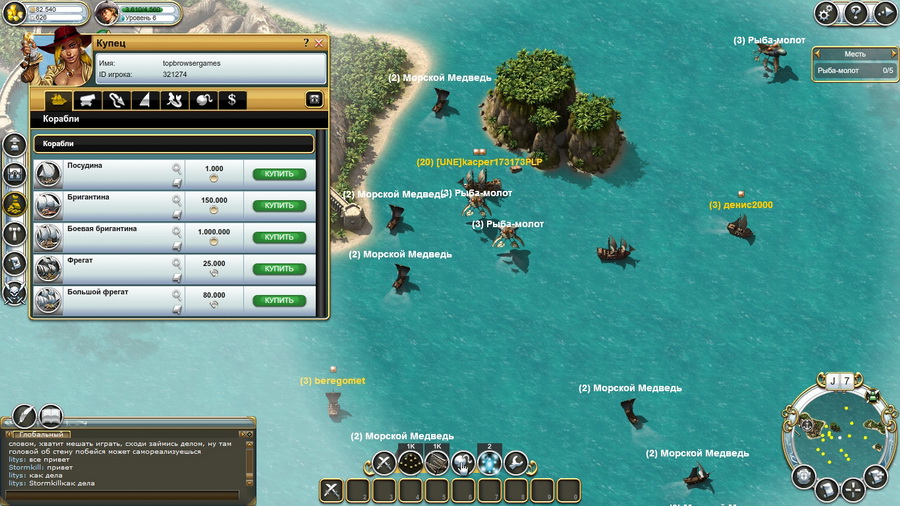Switch to the bomb ammunition tab
Image resolution: width=900 pixels, height=506 pixels.
[x=203, y=100]
